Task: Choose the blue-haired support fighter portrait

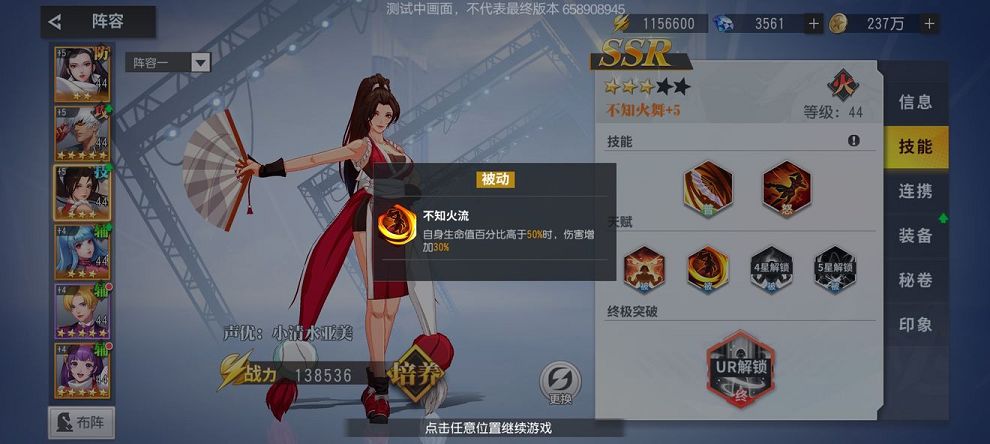Action: [81, 252]
